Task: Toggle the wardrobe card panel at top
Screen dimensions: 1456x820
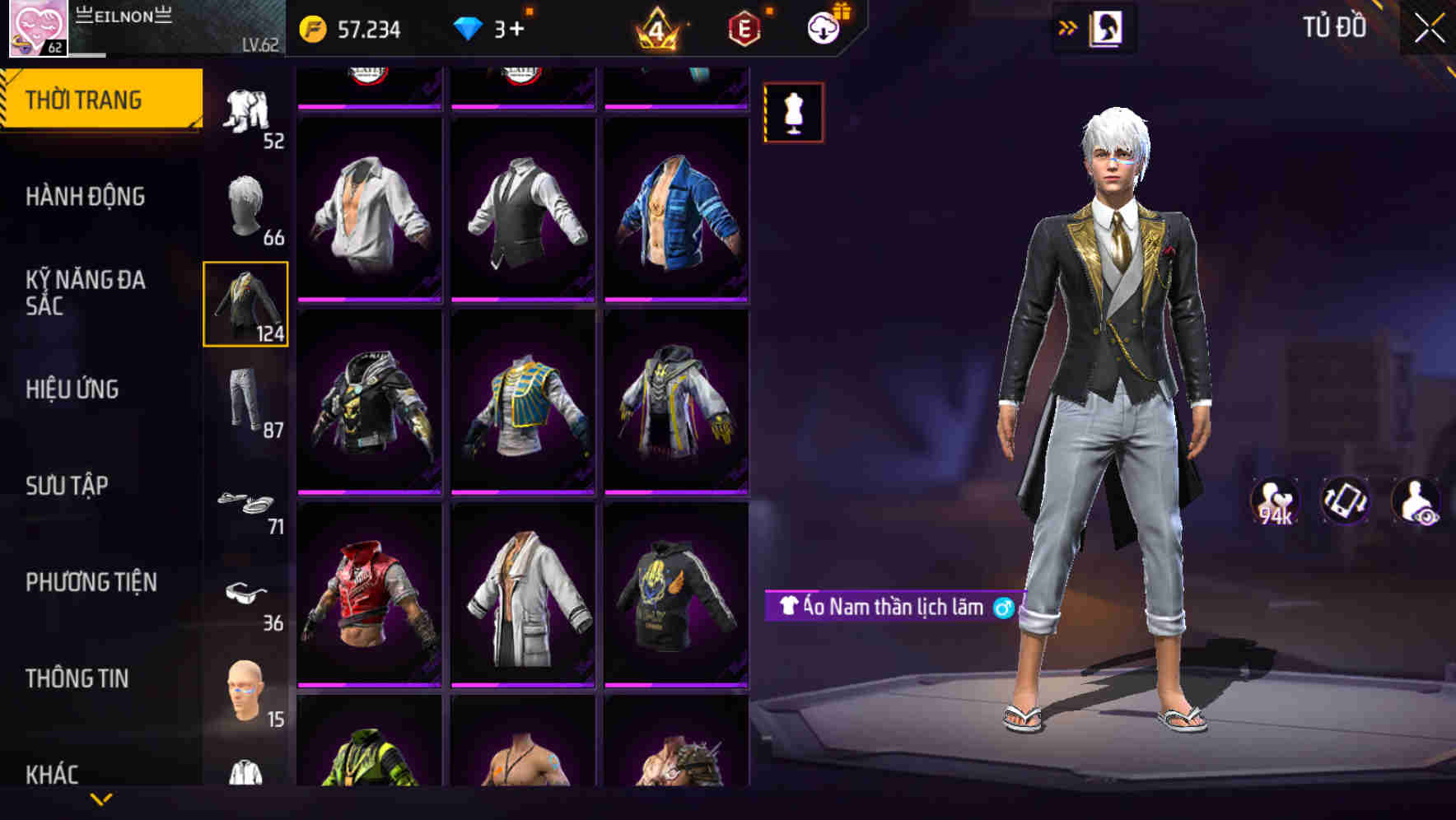Action: point(1108,27)
